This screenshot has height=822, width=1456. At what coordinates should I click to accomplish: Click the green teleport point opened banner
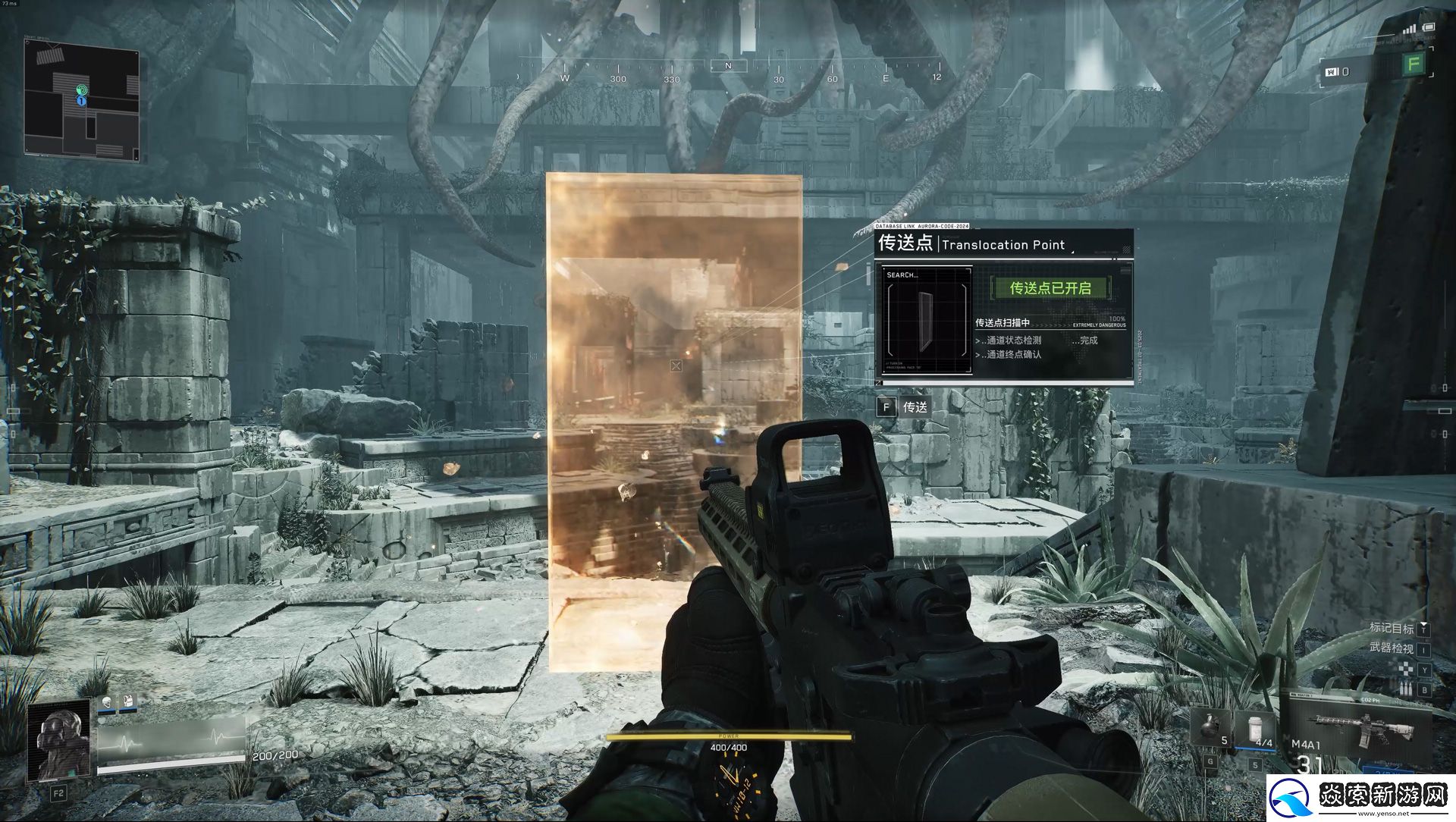[x=1050, y=288]
